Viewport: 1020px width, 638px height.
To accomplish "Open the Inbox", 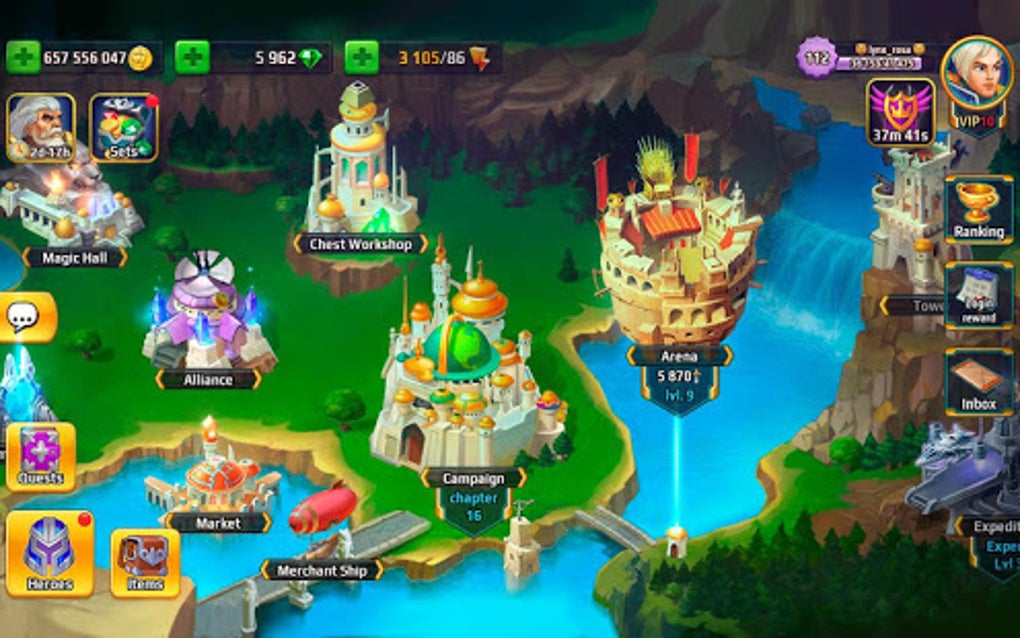I will click(x=979, y=381).
